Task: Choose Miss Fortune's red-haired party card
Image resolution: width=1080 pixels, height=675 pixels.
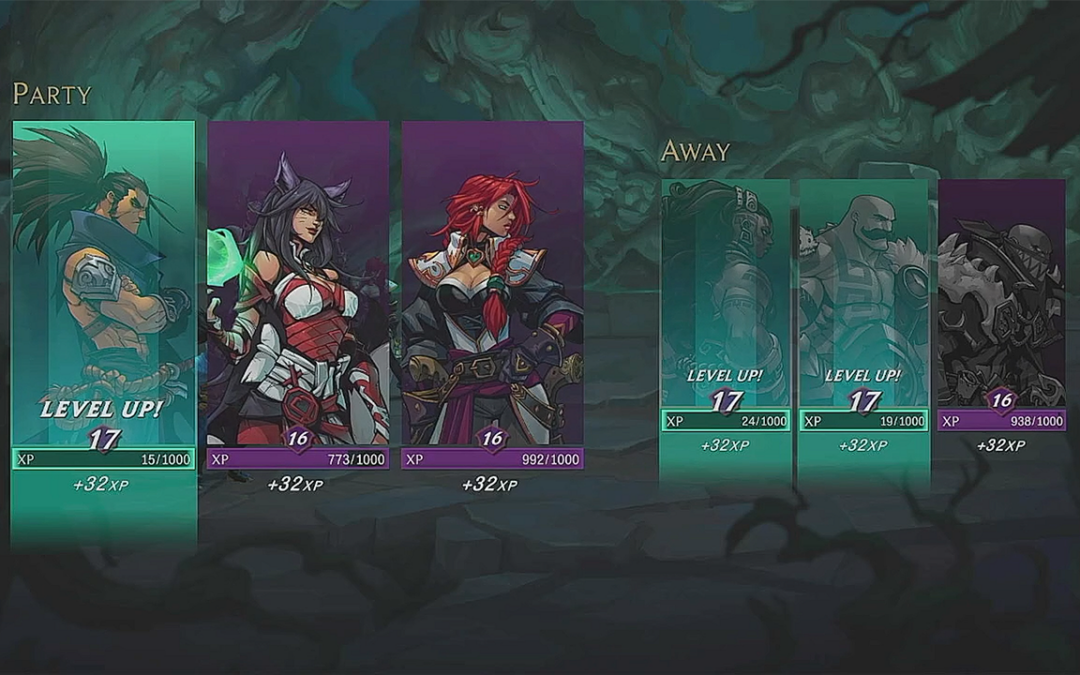Action: click(x=492, y=290)
